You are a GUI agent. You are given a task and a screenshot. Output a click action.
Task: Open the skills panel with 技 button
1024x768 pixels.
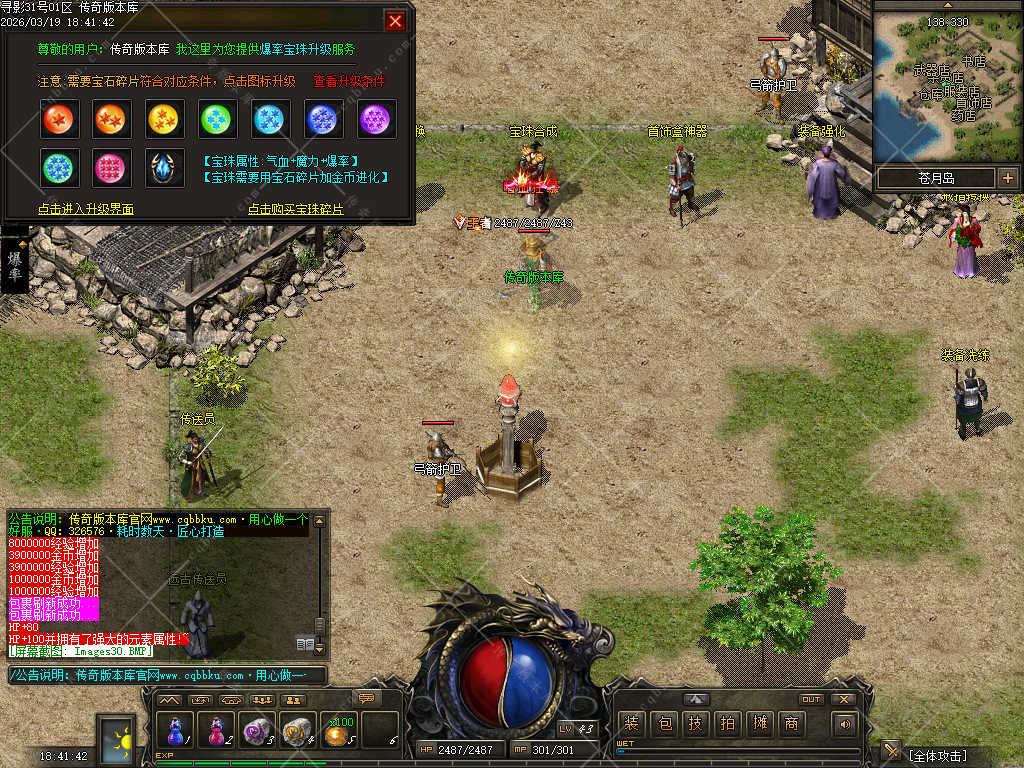[696, 723]
